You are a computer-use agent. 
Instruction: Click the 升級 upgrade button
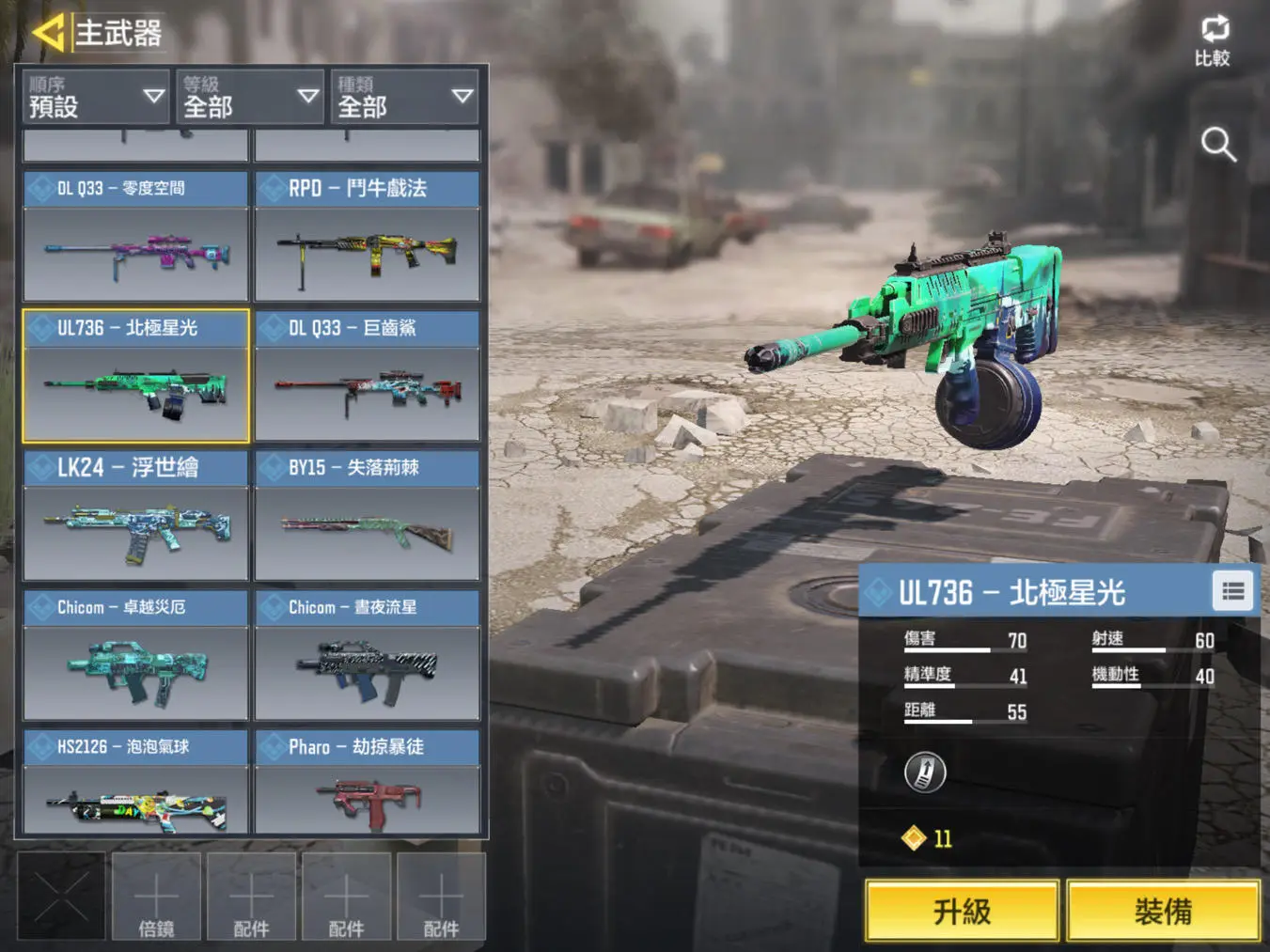coord(962,911)
